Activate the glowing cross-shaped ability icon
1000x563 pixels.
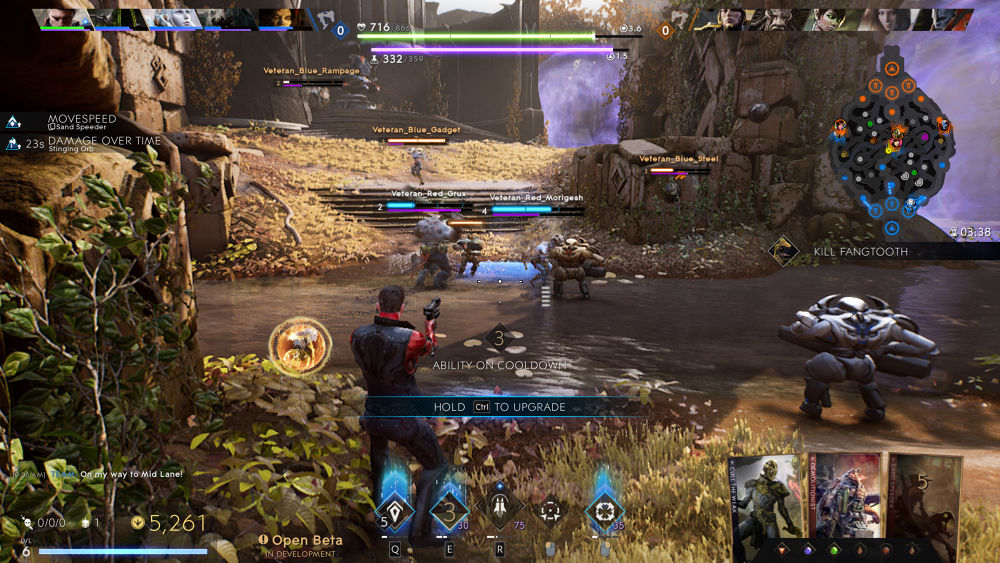[604, 510]
